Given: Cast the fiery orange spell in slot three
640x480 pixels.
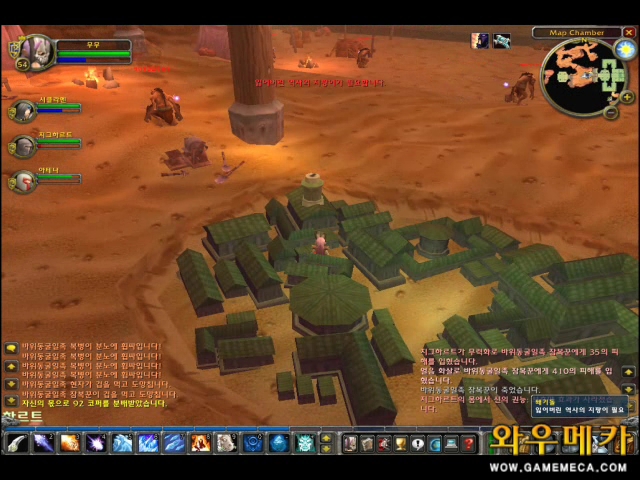Looking at the screenshot, I should coord(69,443).
